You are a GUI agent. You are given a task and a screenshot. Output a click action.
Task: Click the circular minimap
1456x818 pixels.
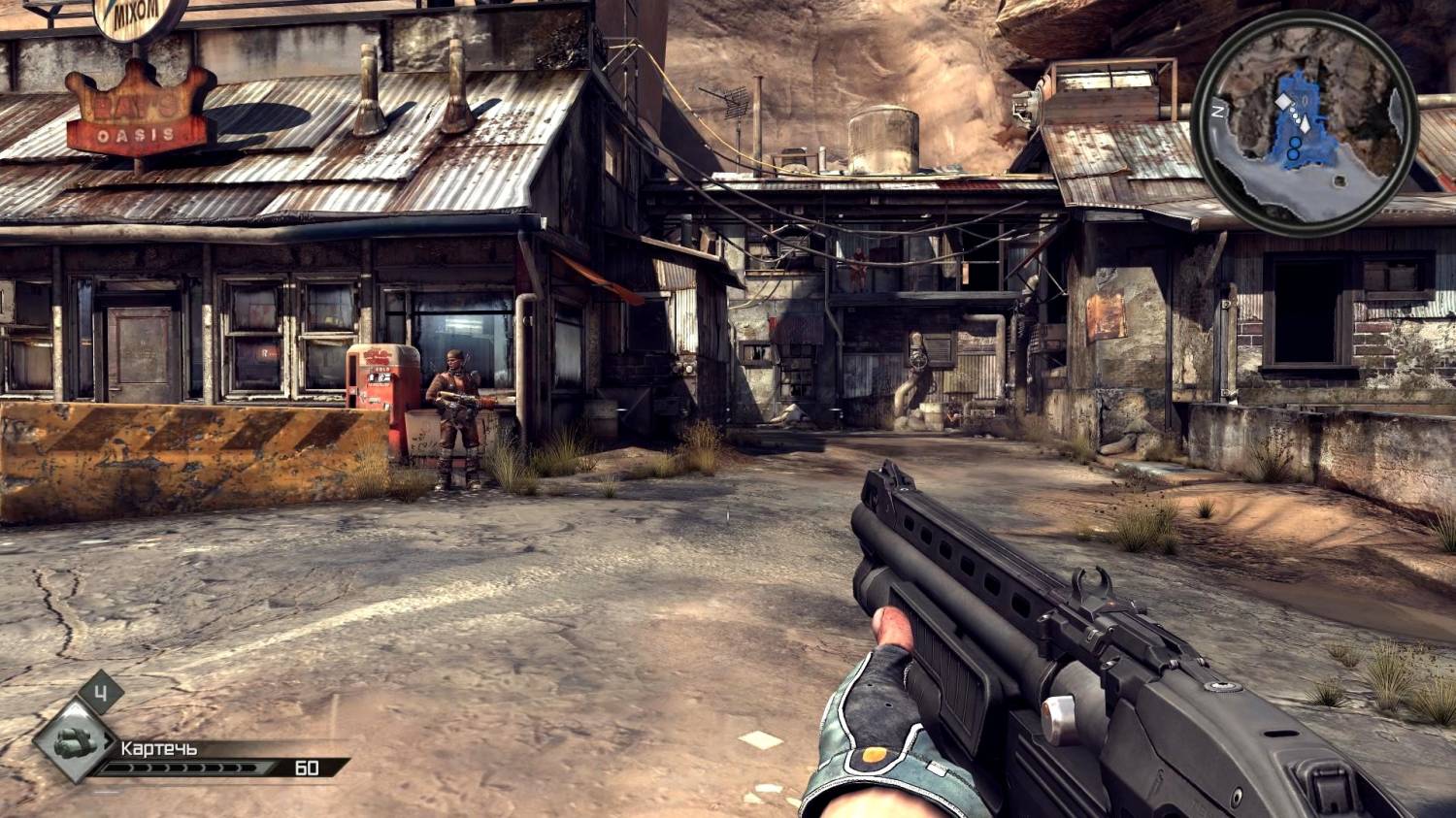tap(1306, 122)
